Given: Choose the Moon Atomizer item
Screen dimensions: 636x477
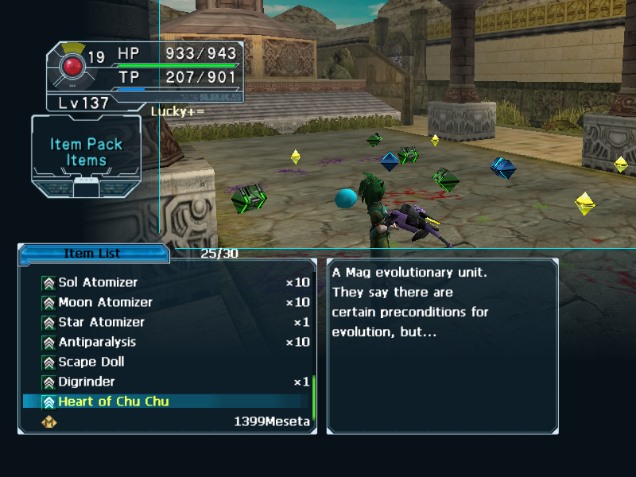Looking at the screenshot, I should (105, 302).
